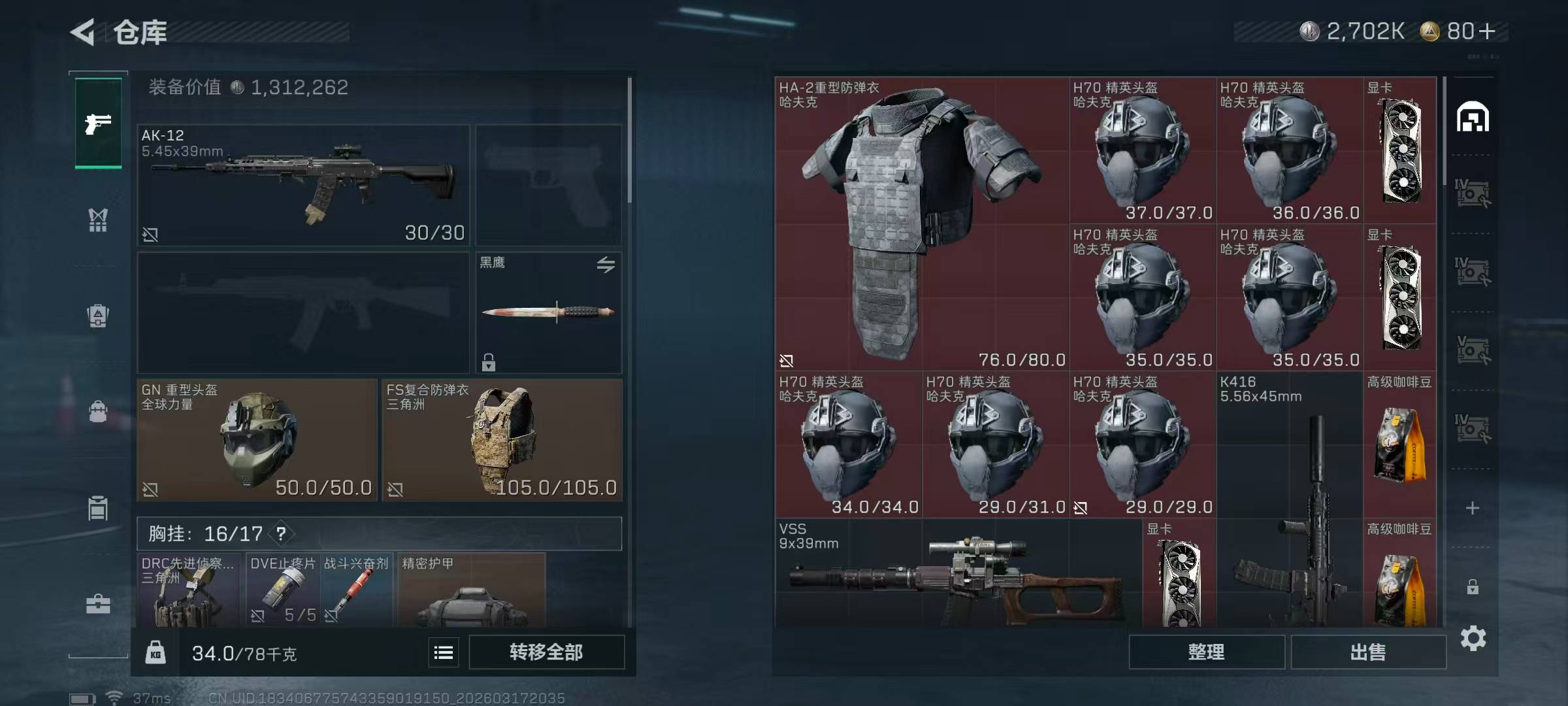
Task: Click the 出售 sell button
Action: (1367, 652)
